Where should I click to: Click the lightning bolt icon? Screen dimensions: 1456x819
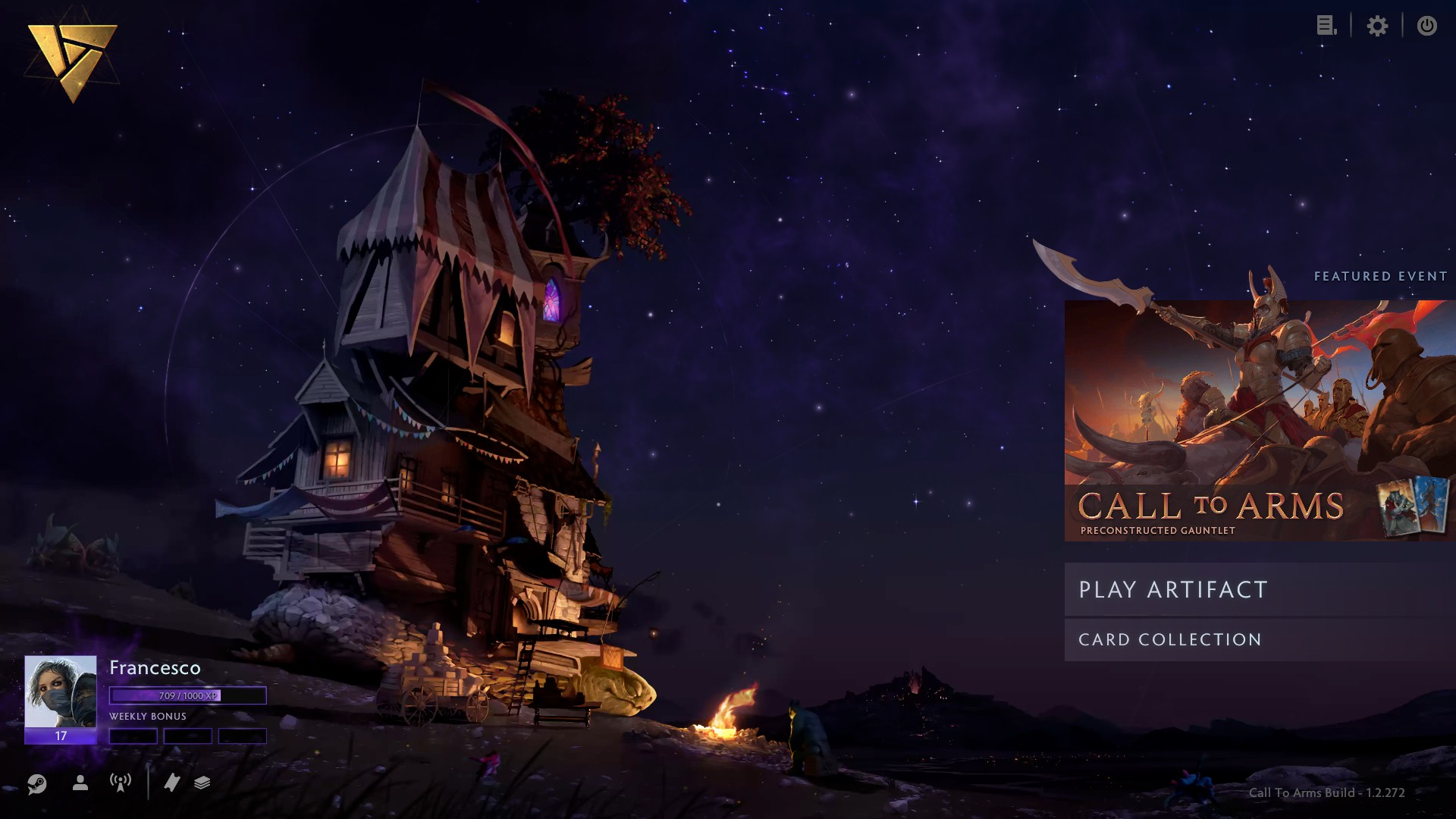coord(172,783)
